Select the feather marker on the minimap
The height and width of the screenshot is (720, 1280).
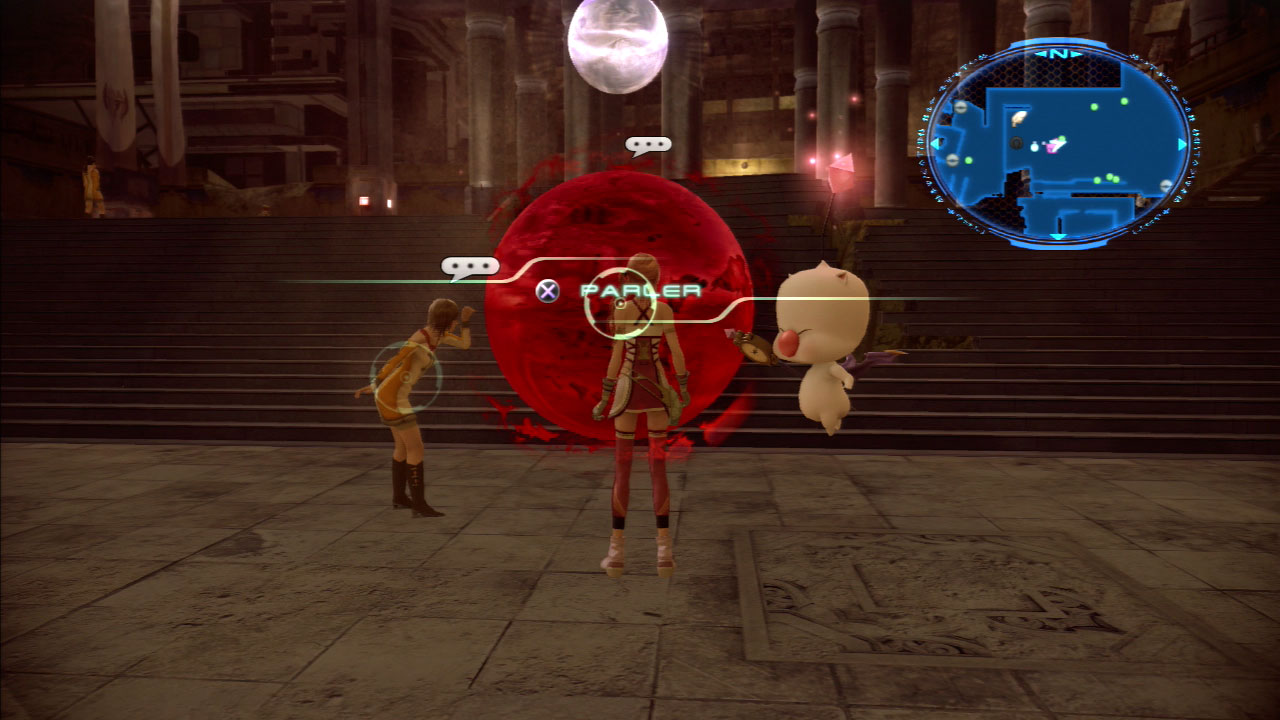point(1019,118)
